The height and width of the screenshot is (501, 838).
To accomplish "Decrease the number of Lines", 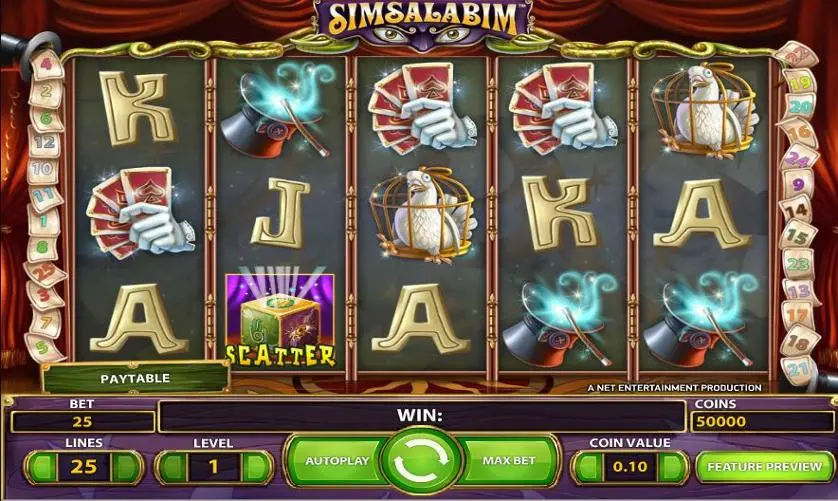I will 38,467.
